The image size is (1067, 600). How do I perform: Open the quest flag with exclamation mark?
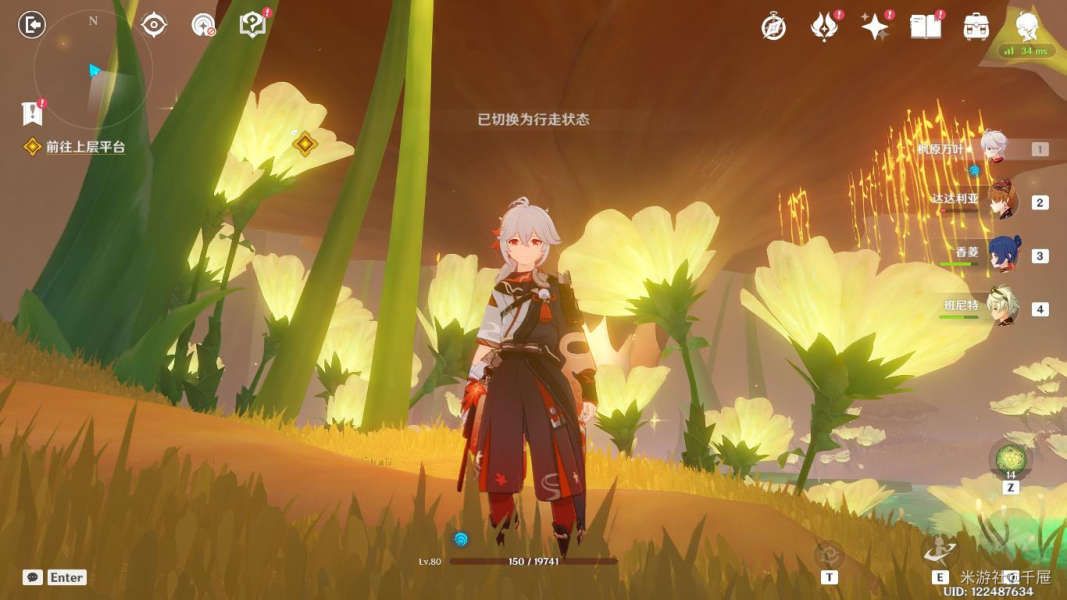click(32, 113)
